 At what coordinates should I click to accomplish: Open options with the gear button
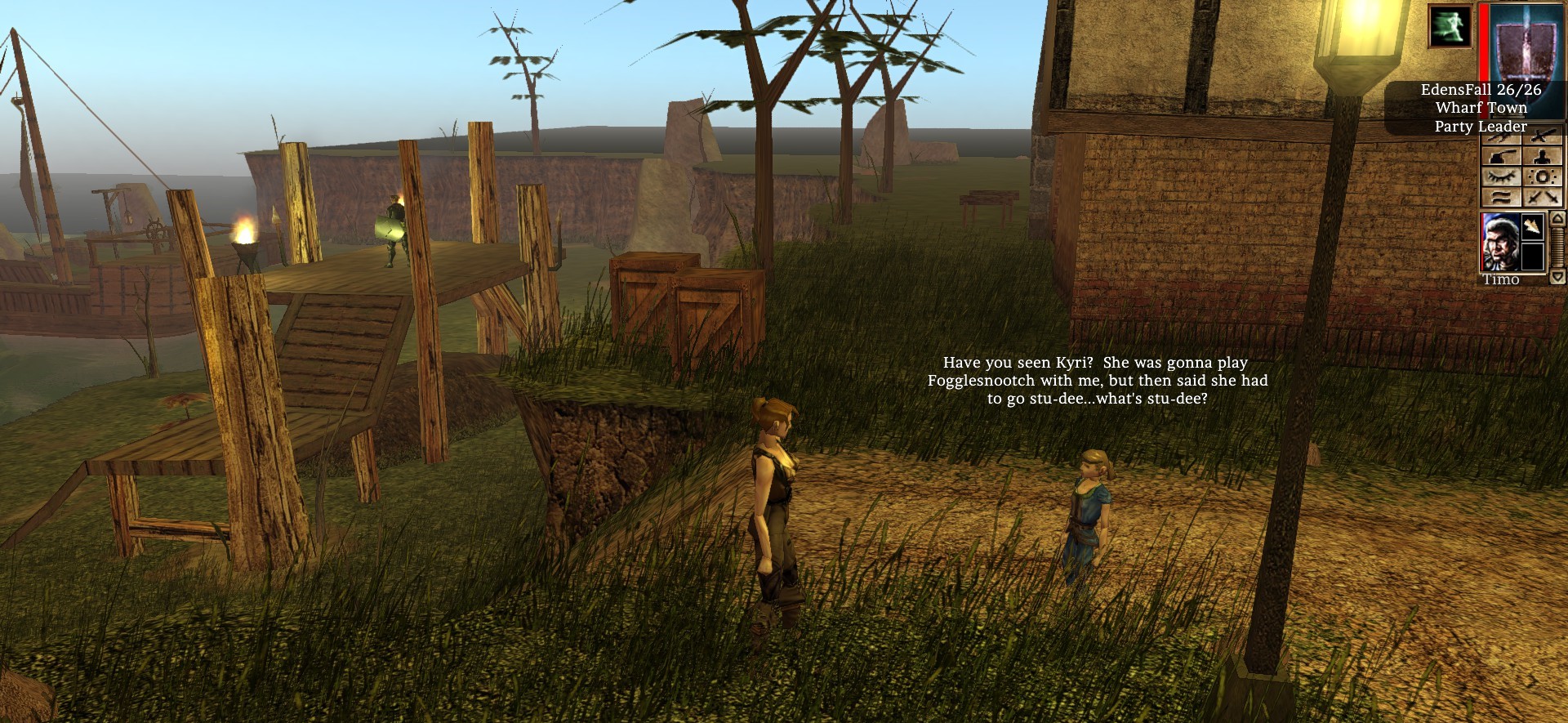(x=1542, y=177)
